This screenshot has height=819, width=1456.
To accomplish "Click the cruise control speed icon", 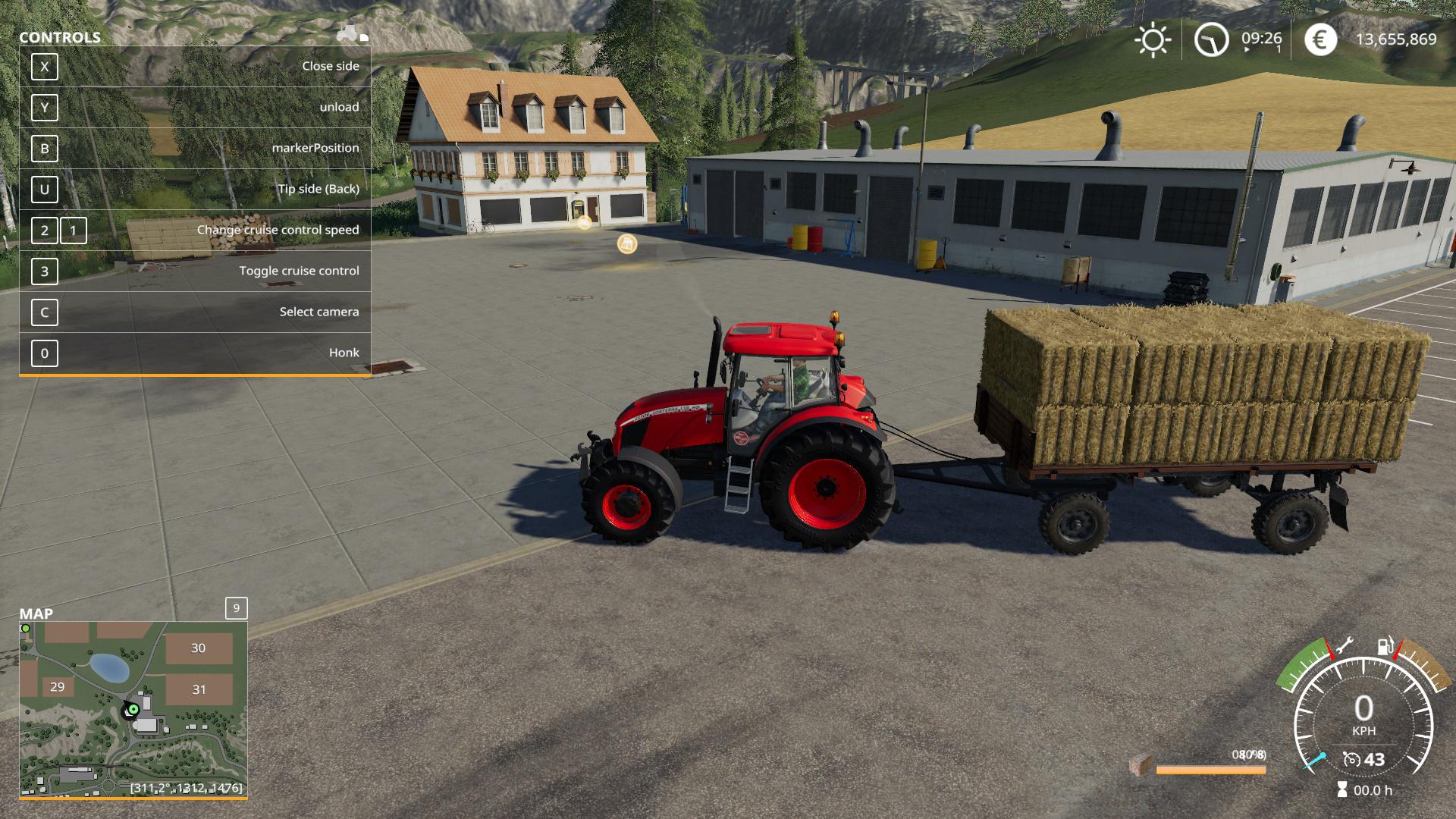I will coord(1351,759).
